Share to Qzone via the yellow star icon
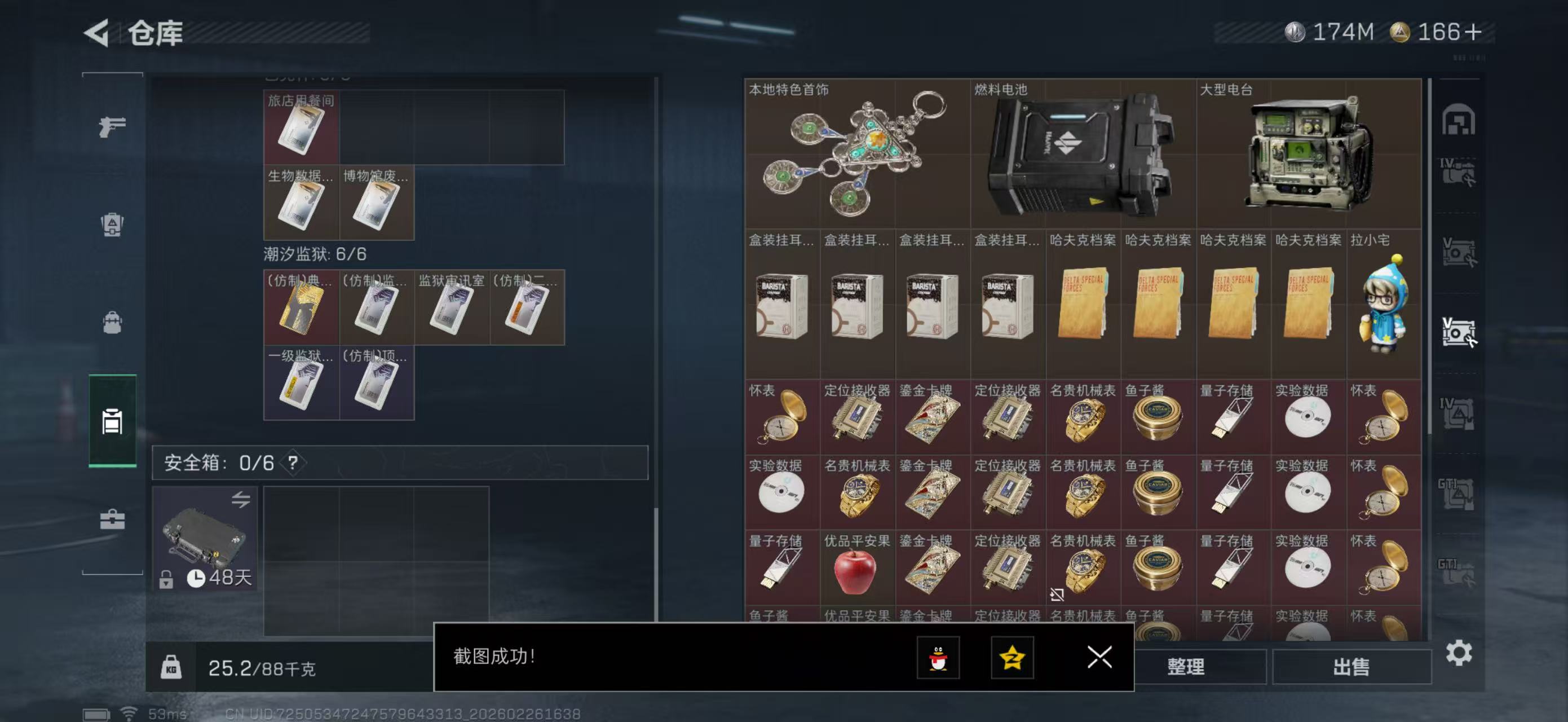Viewport: 1568px width, 722px height. pos(1014,659)
